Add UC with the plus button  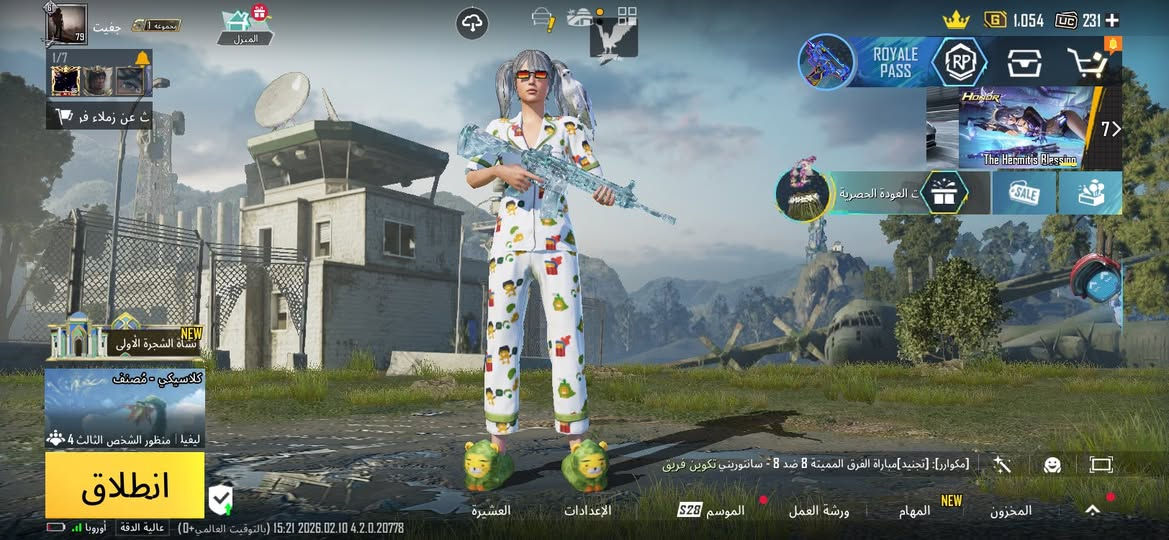pos(1113,20)
